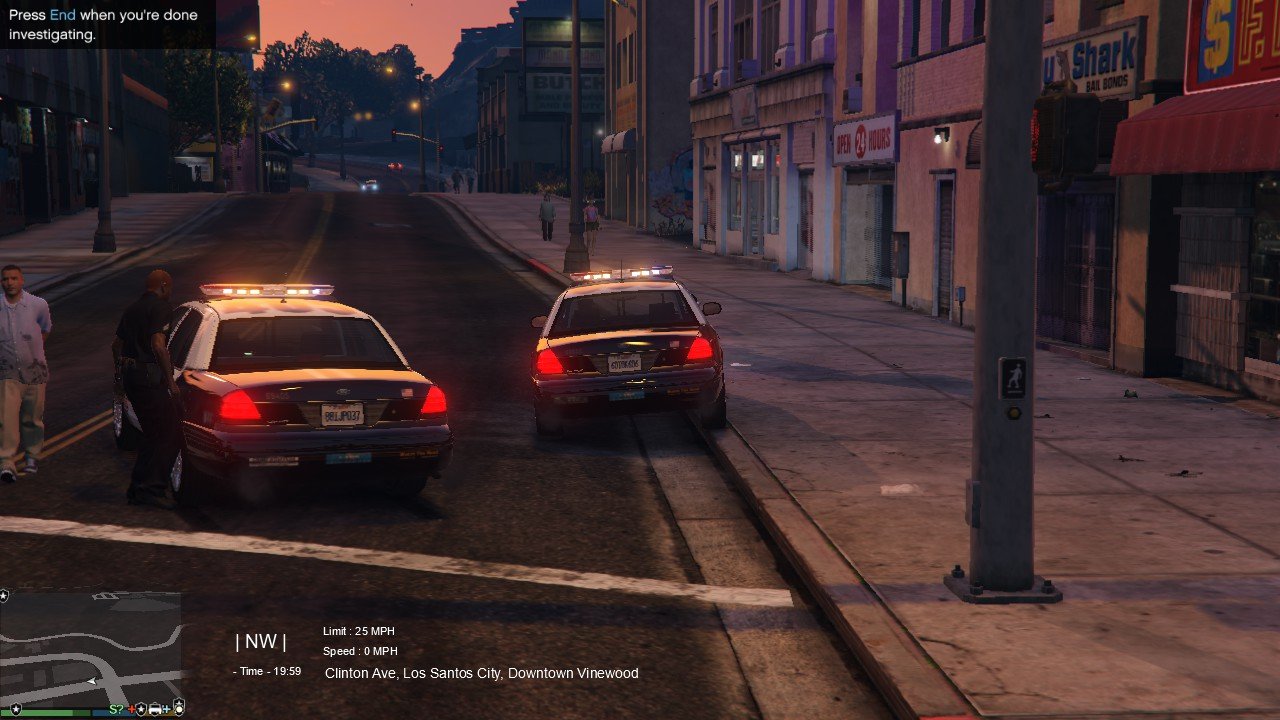1280x720 pixels.
Task: Select the white player arrow on minimap
Action: (x=92, y=681)
